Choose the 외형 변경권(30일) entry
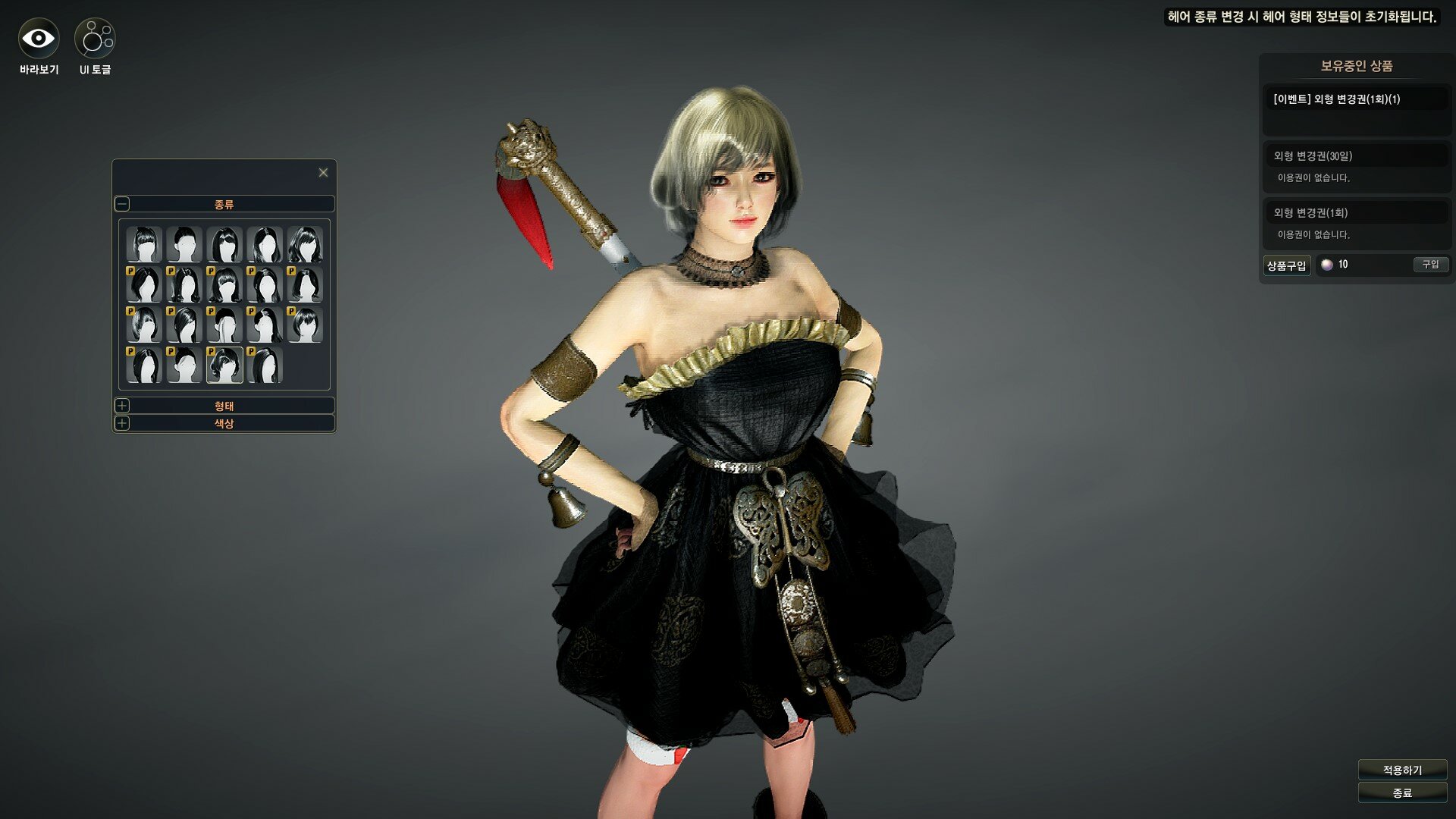Screen dimensions: 1456x819 1356,156
